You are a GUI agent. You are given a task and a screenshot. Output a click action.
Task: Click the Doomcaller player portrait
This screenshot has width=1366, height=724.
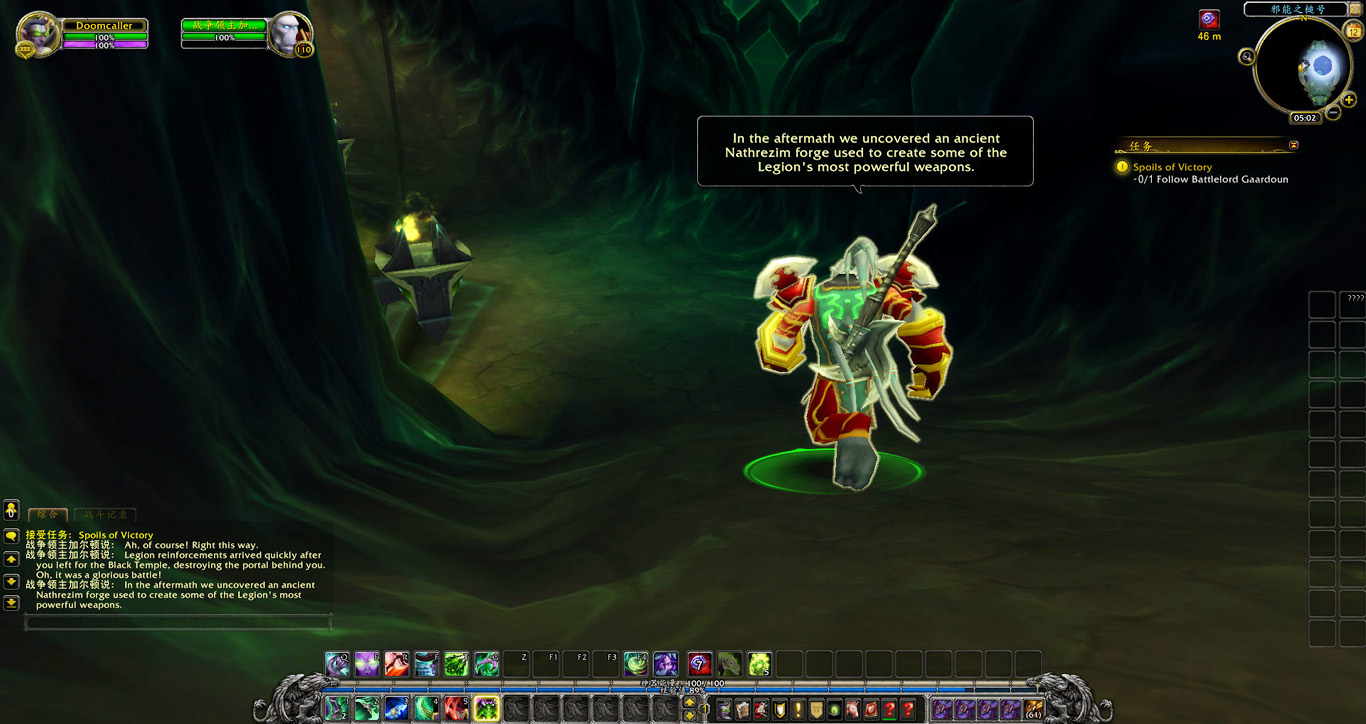[x=39, y=33]
